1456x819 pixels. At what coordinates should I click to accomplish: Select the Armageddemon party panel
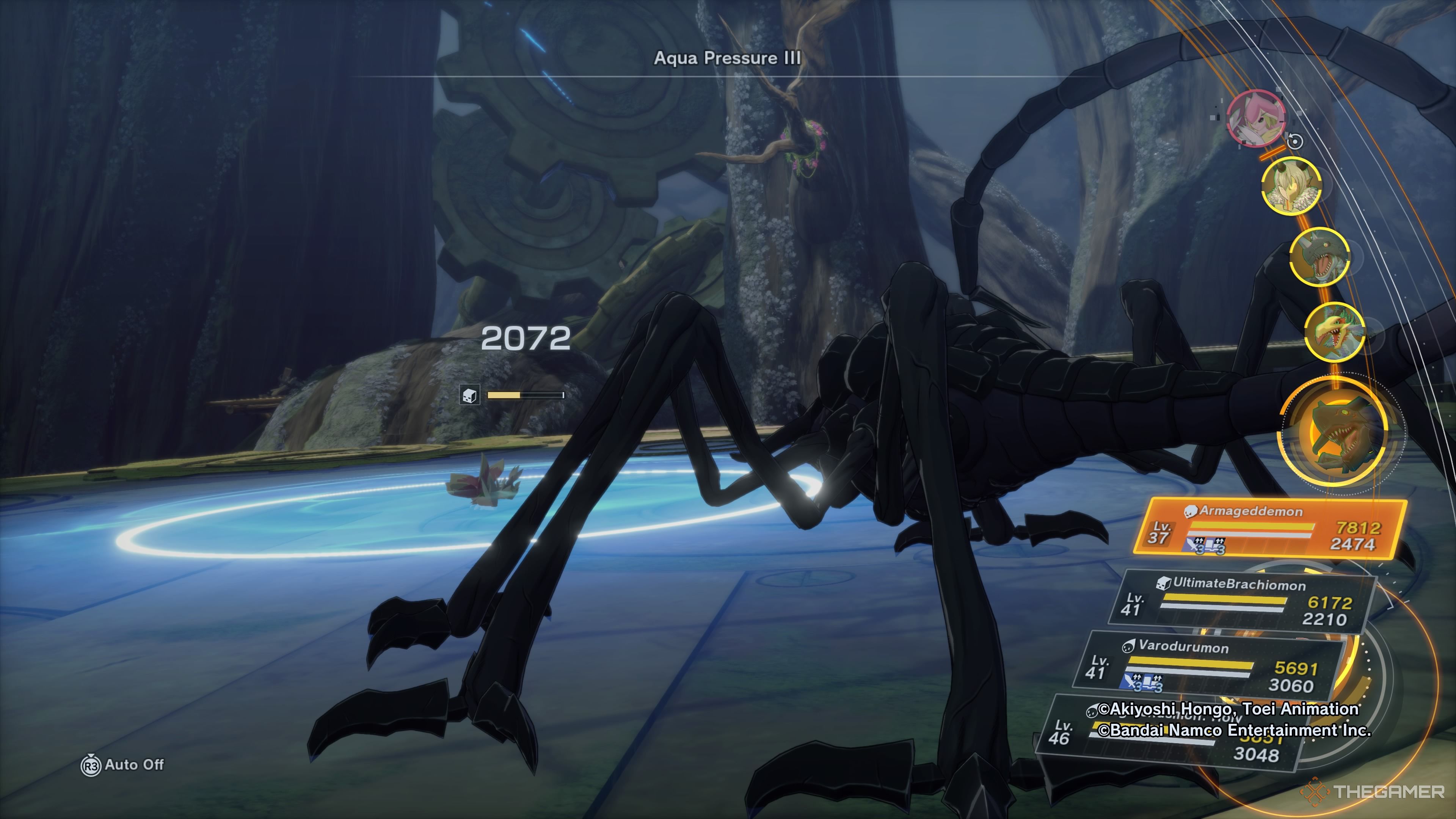(x=1269, y=528)
